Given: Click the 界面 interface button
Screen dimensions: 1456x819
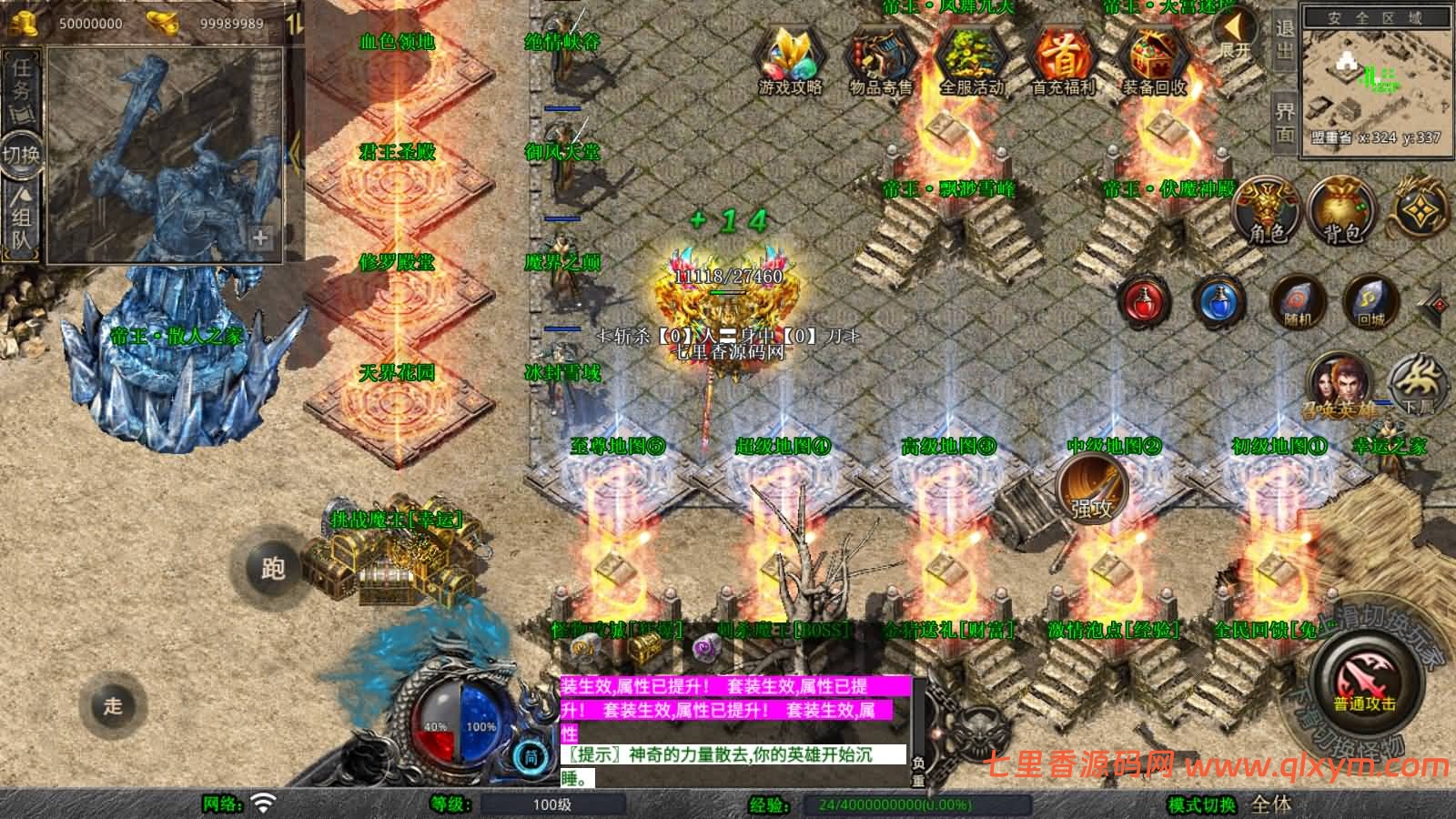Looking at the screenshot, I should point(1285,122).
